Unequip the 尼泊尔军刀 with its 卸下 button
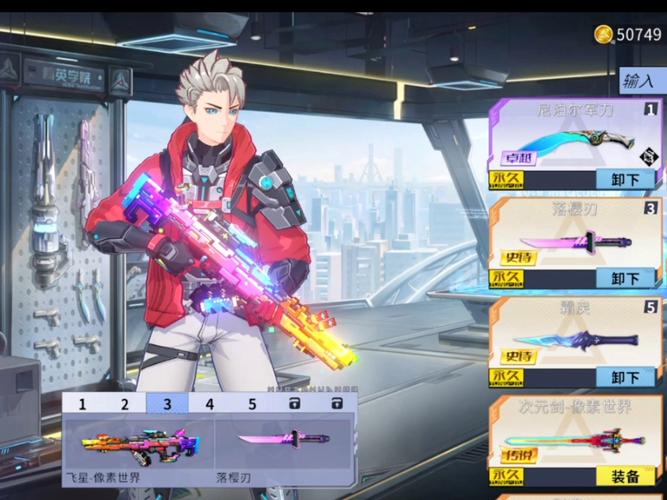 pyautogui.click(x=626, y=180)
